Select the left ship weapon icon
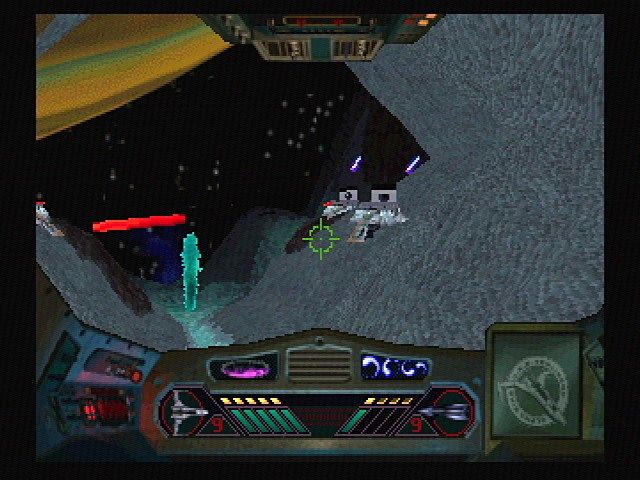 pos(190,409)
